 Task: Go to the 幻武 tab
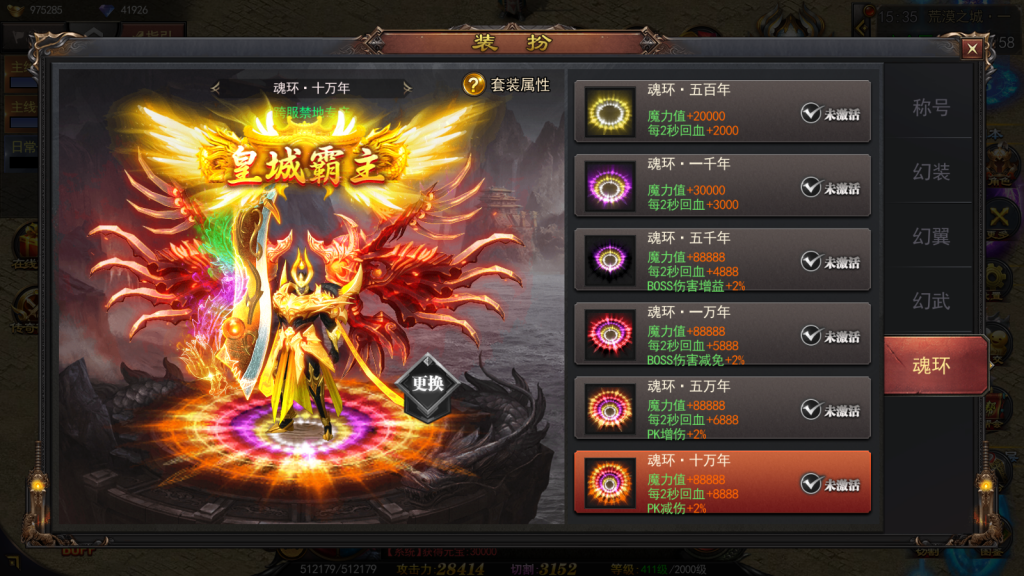coord(931,301)
